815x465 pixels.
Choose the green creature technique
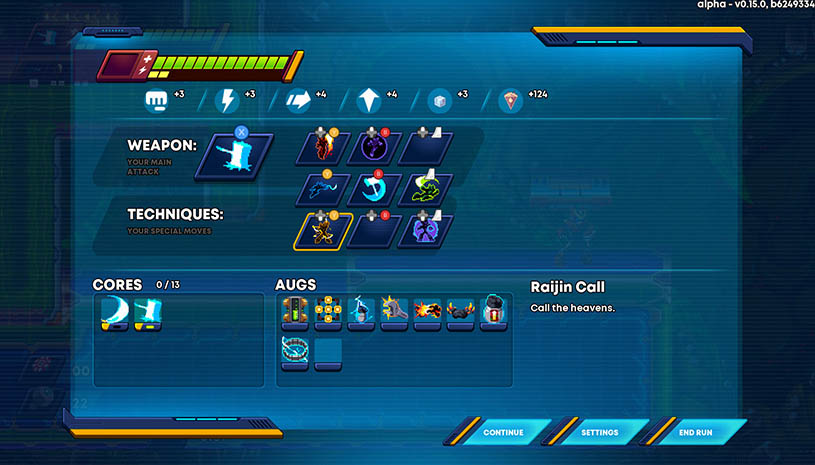tap(425, 189)
